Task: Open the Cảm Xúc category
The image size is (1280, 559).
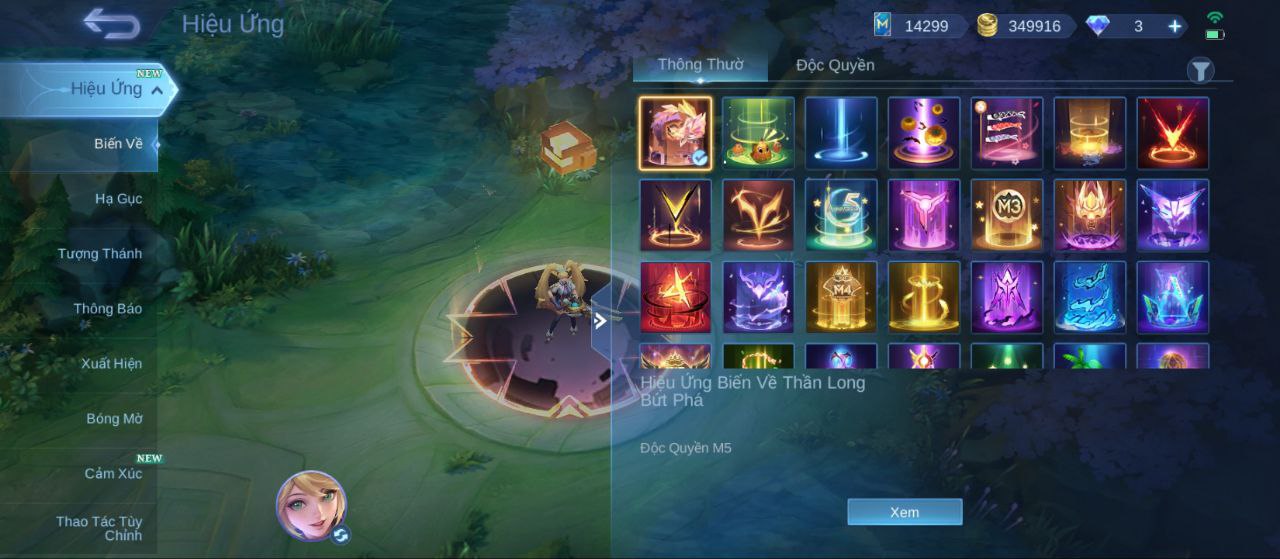Action: 113,474
